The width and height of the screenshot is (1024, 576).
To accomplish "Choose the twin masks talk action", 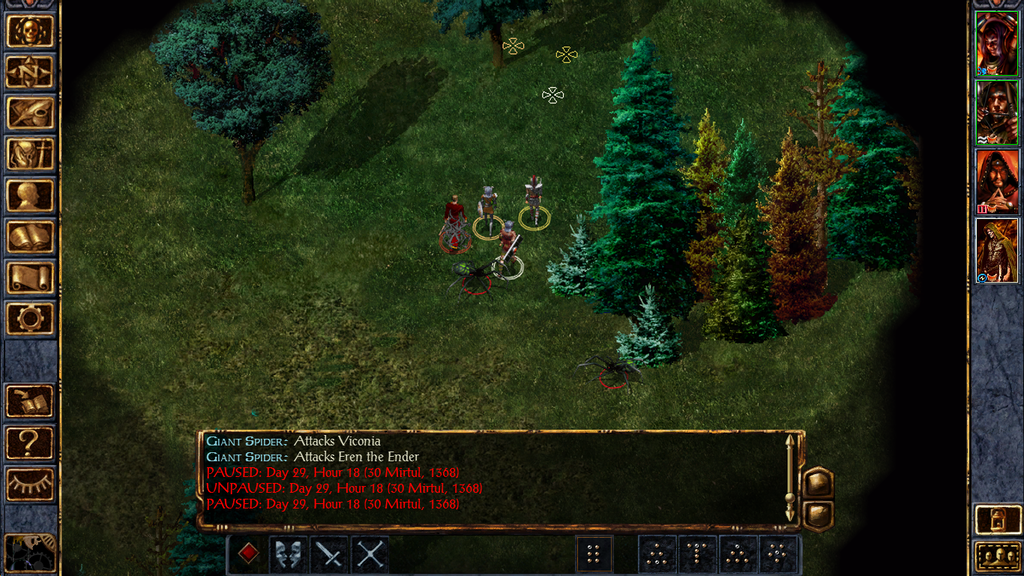I will click(289, 554).
